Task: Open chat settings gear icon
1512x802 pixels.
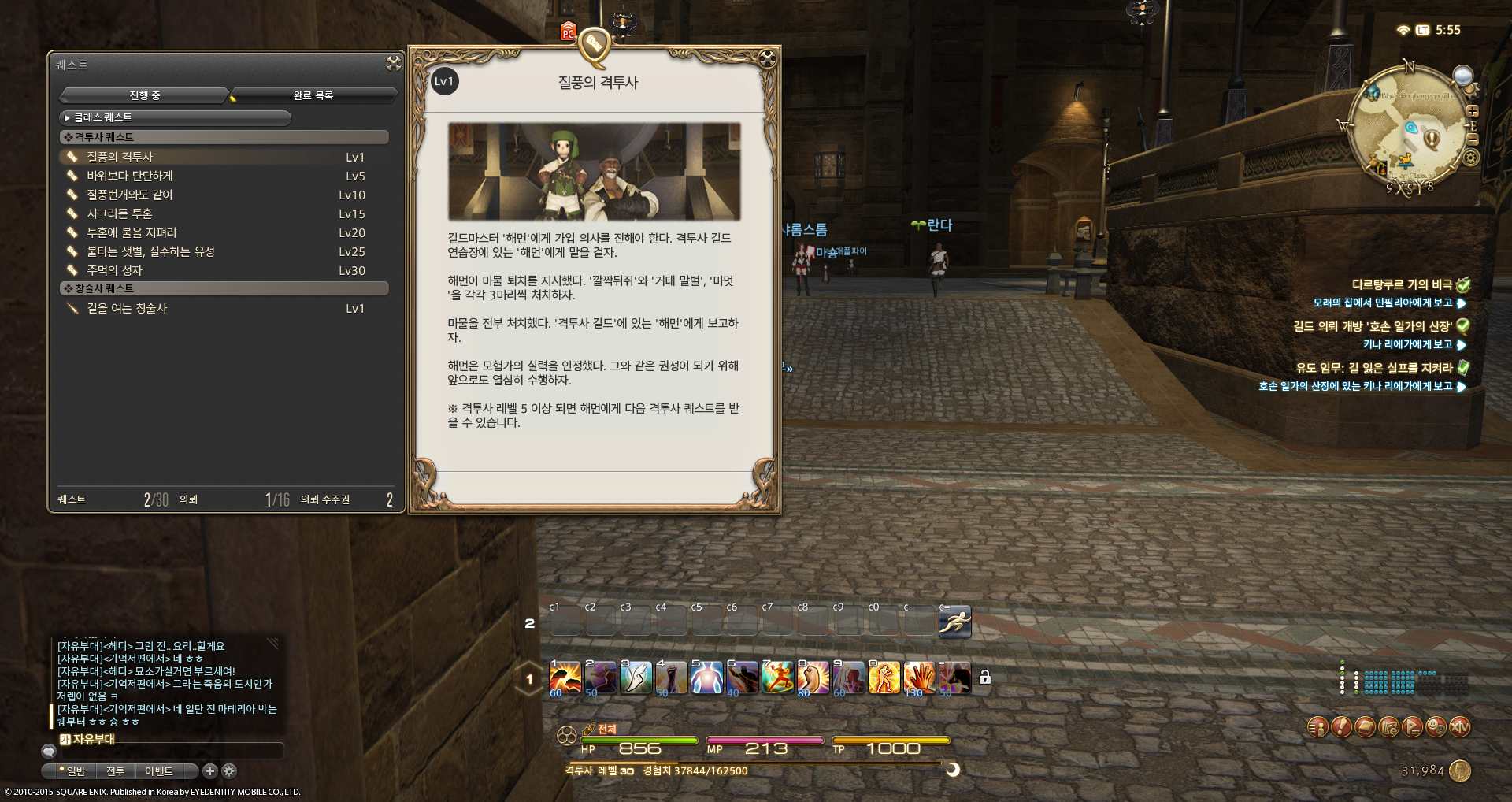Action: coord(229,771)
